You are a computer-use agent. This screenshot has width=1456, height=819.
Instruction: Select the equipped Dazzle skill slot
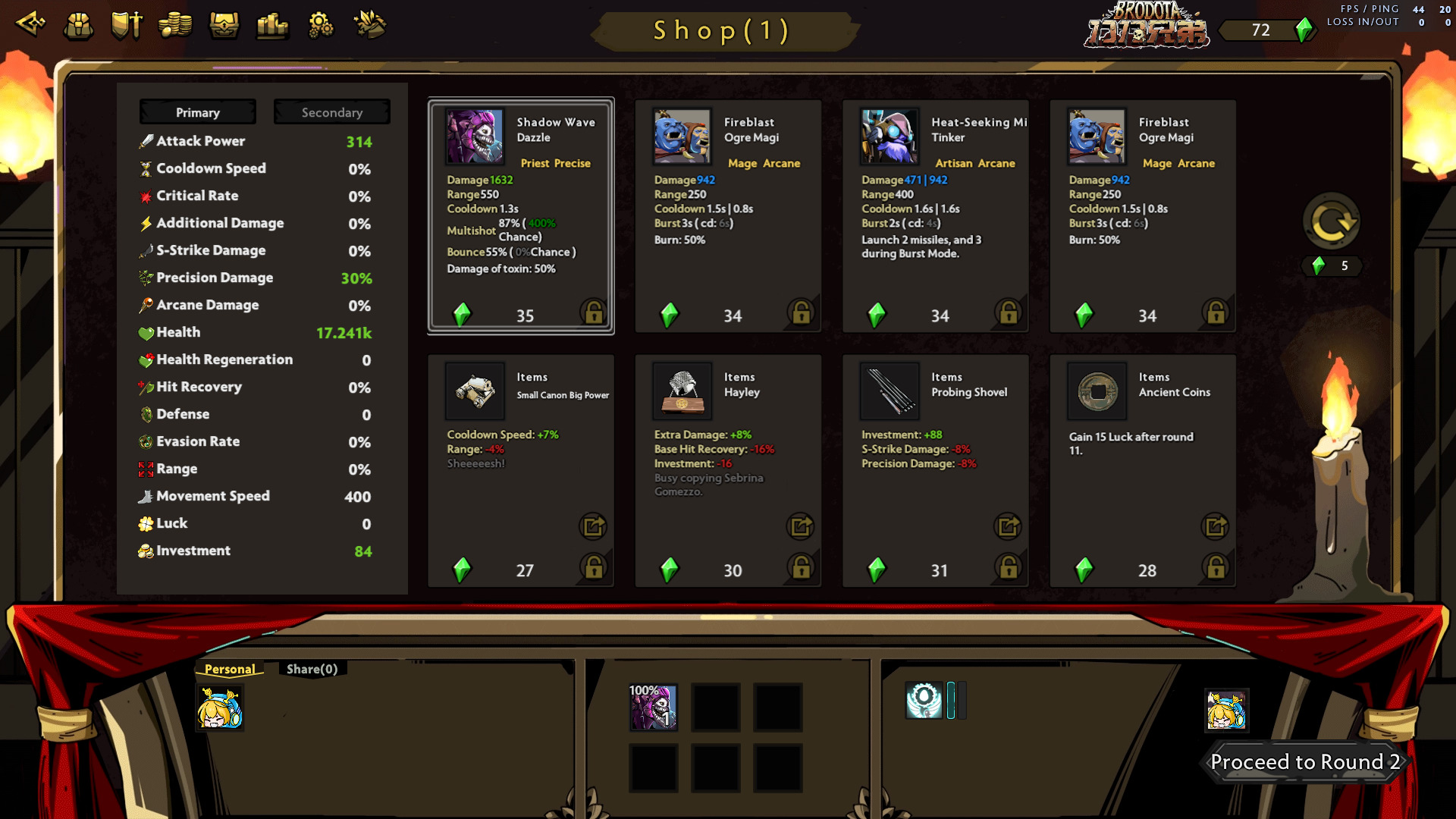click(x=653, y=708)
